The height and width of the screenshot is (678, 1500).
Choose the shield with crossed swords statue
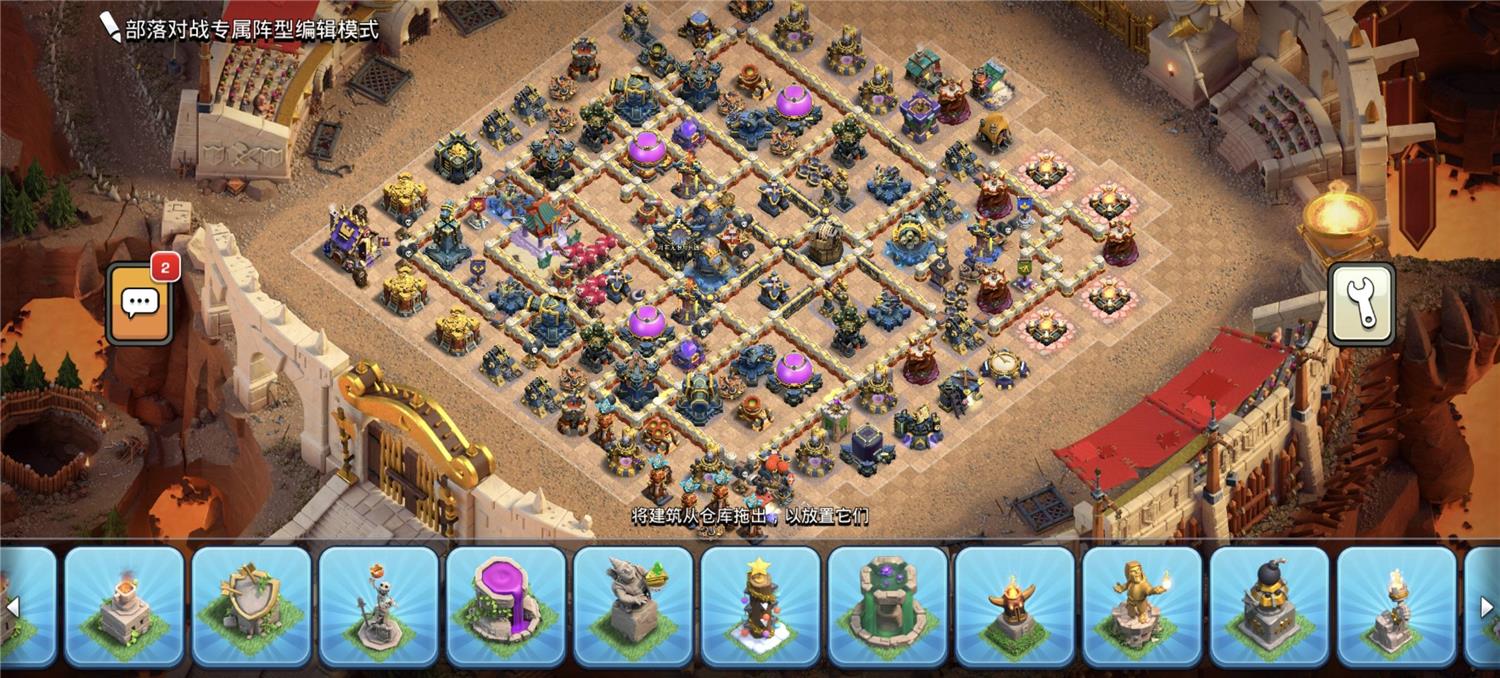tap(251, 607)
